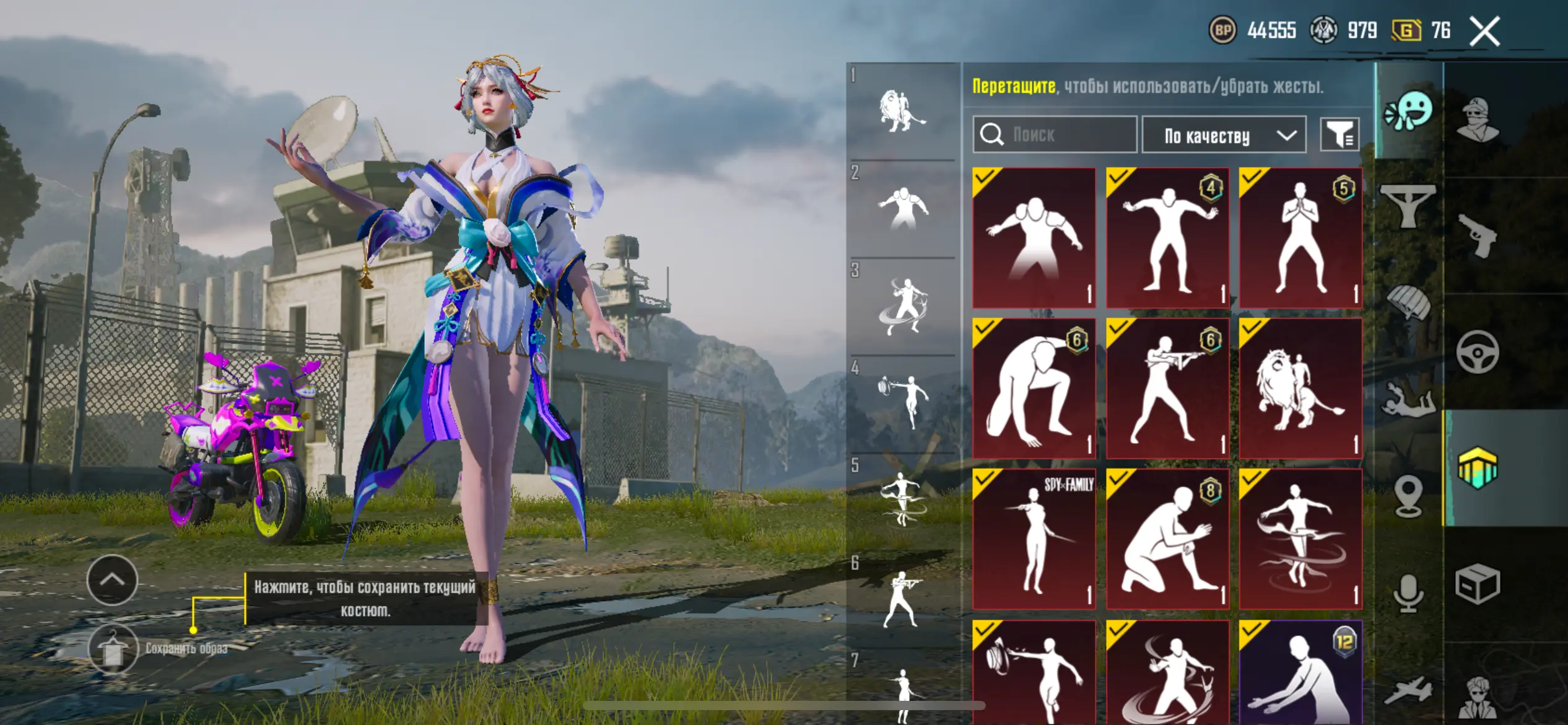This screenshot has width=1568, height=725.
Task: Select the lion rider emote tile
Action: coord(1300,389)
